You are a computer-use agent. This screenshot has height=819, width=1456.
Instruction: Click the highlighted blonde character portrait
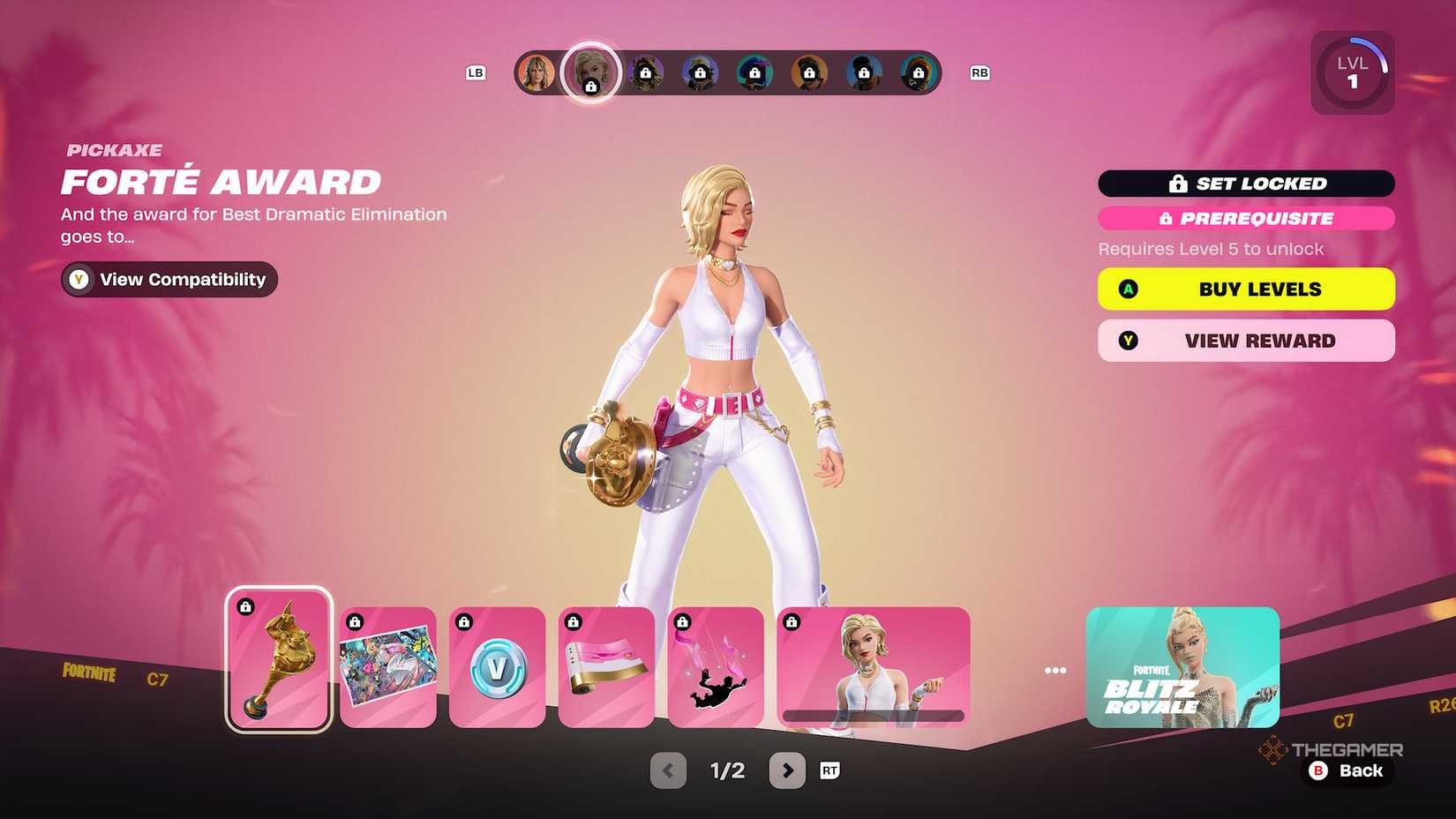point(590,72)
